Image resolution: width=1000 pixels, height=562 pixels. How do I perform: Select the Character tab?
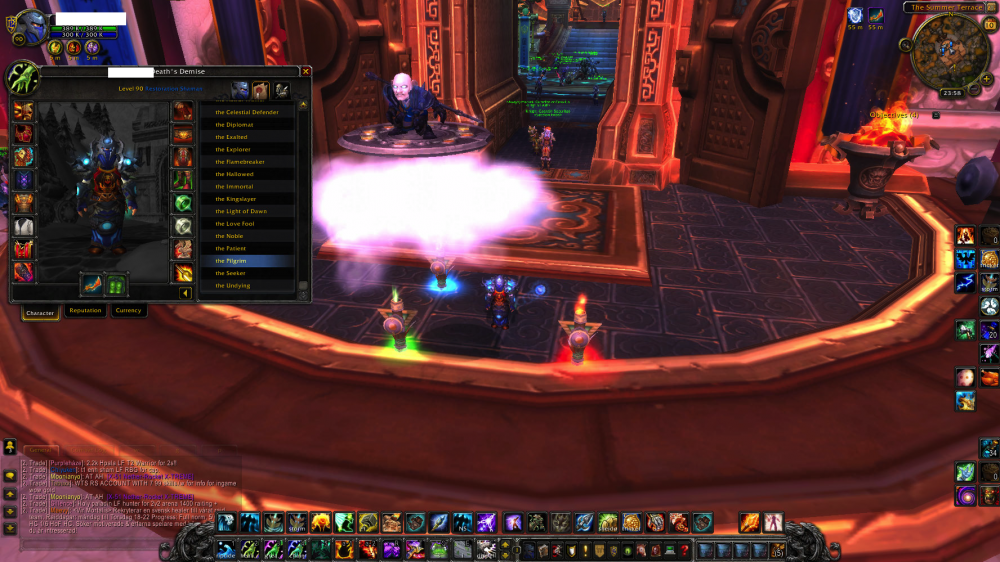(x=40, y=313)
